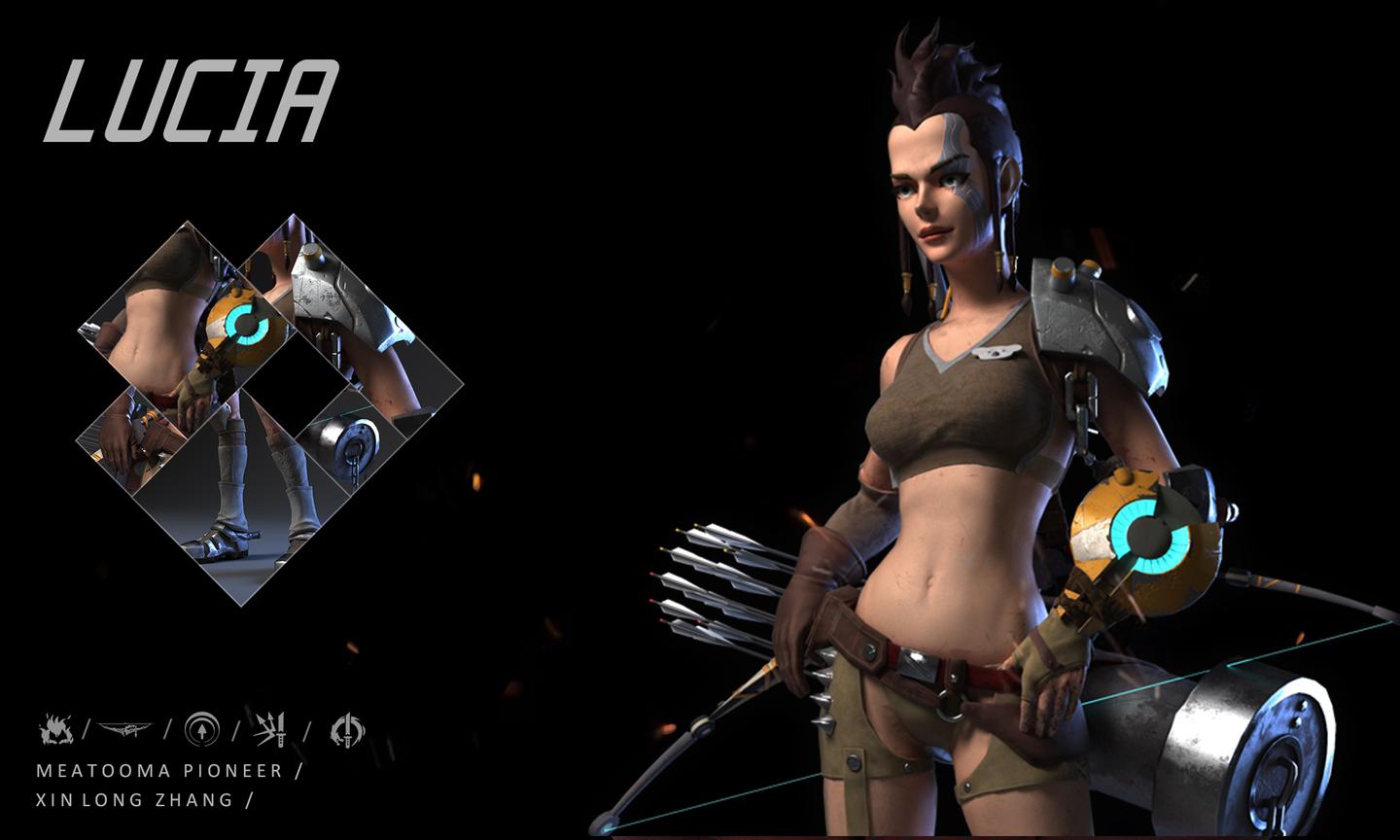1400x840 pixels.
Task: Select the flaming skull ability icon
Action: click(54, 729)
